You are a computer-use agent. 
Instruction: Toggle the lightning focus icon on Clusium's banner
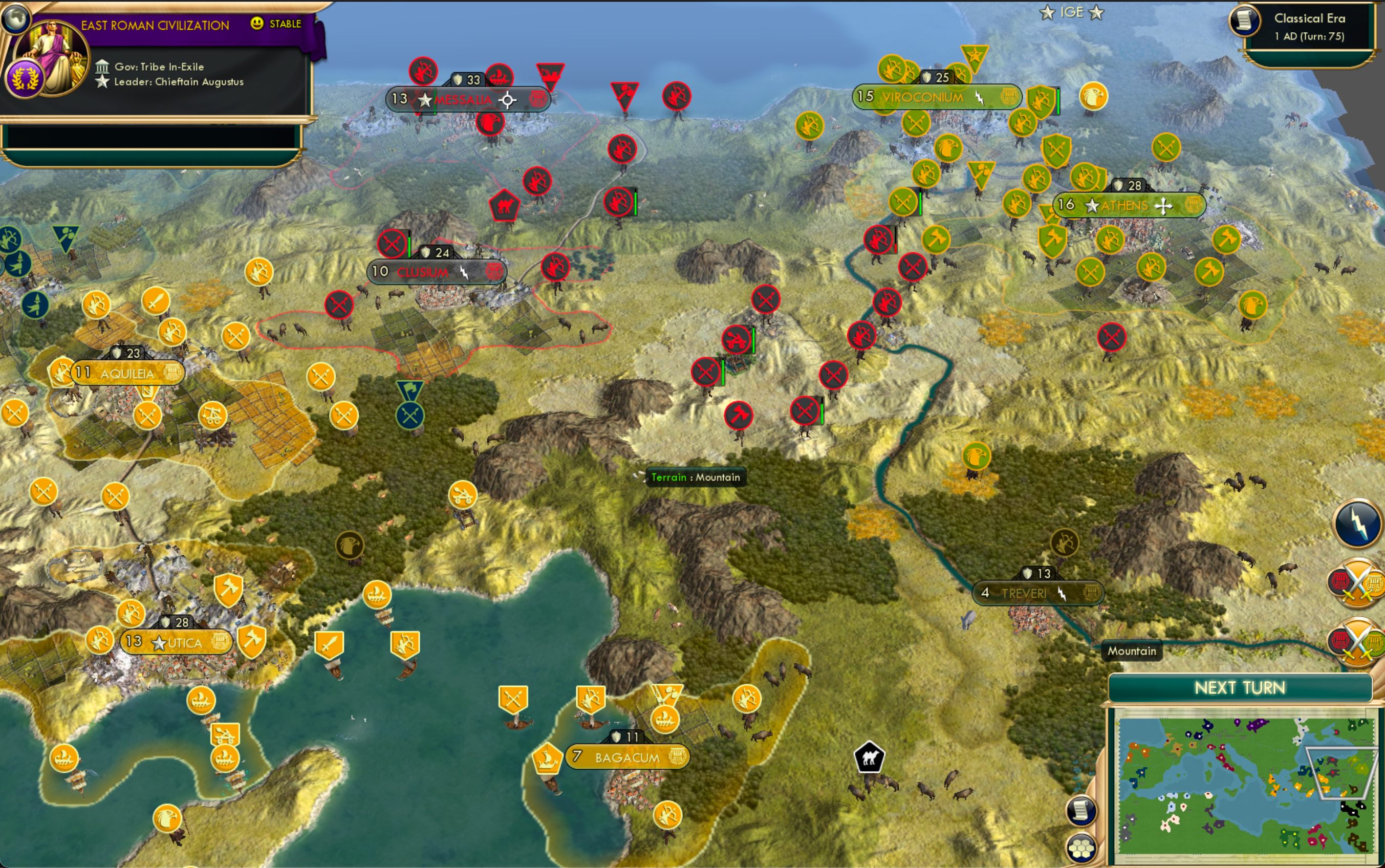[463, 273]
